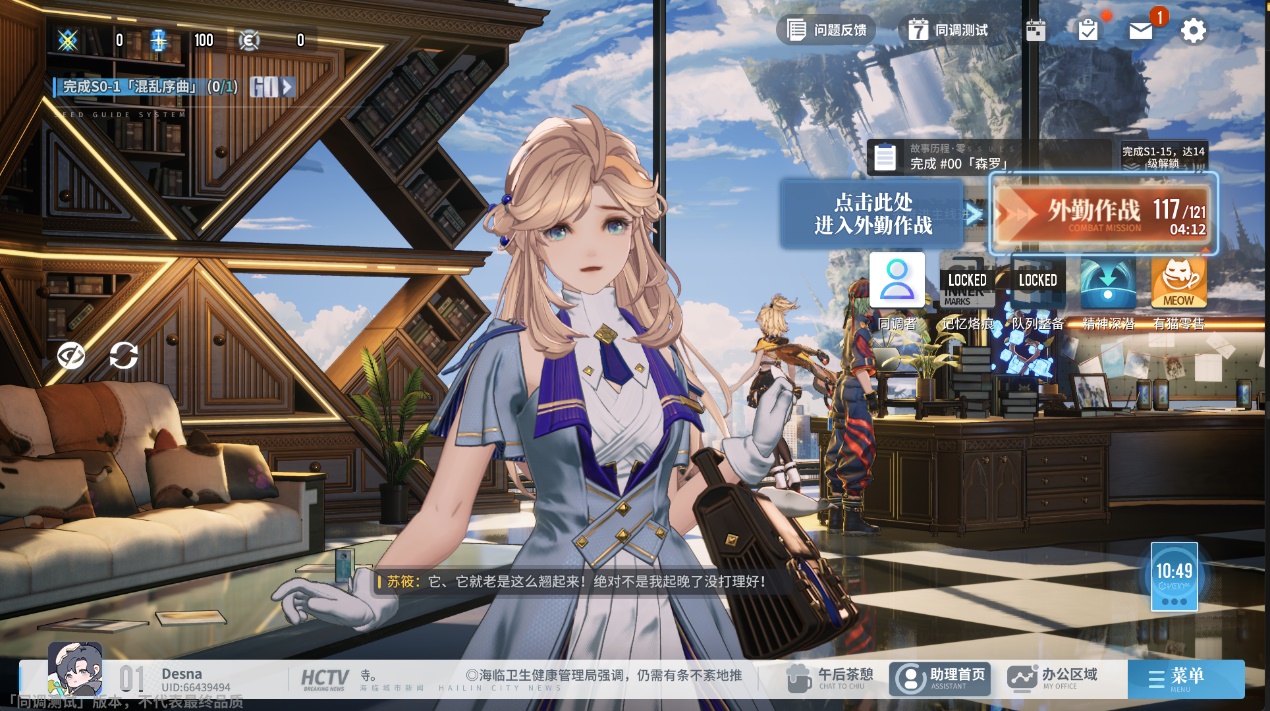
Task: Select the locked 队列整备 icon
Action: (1037, 281)
